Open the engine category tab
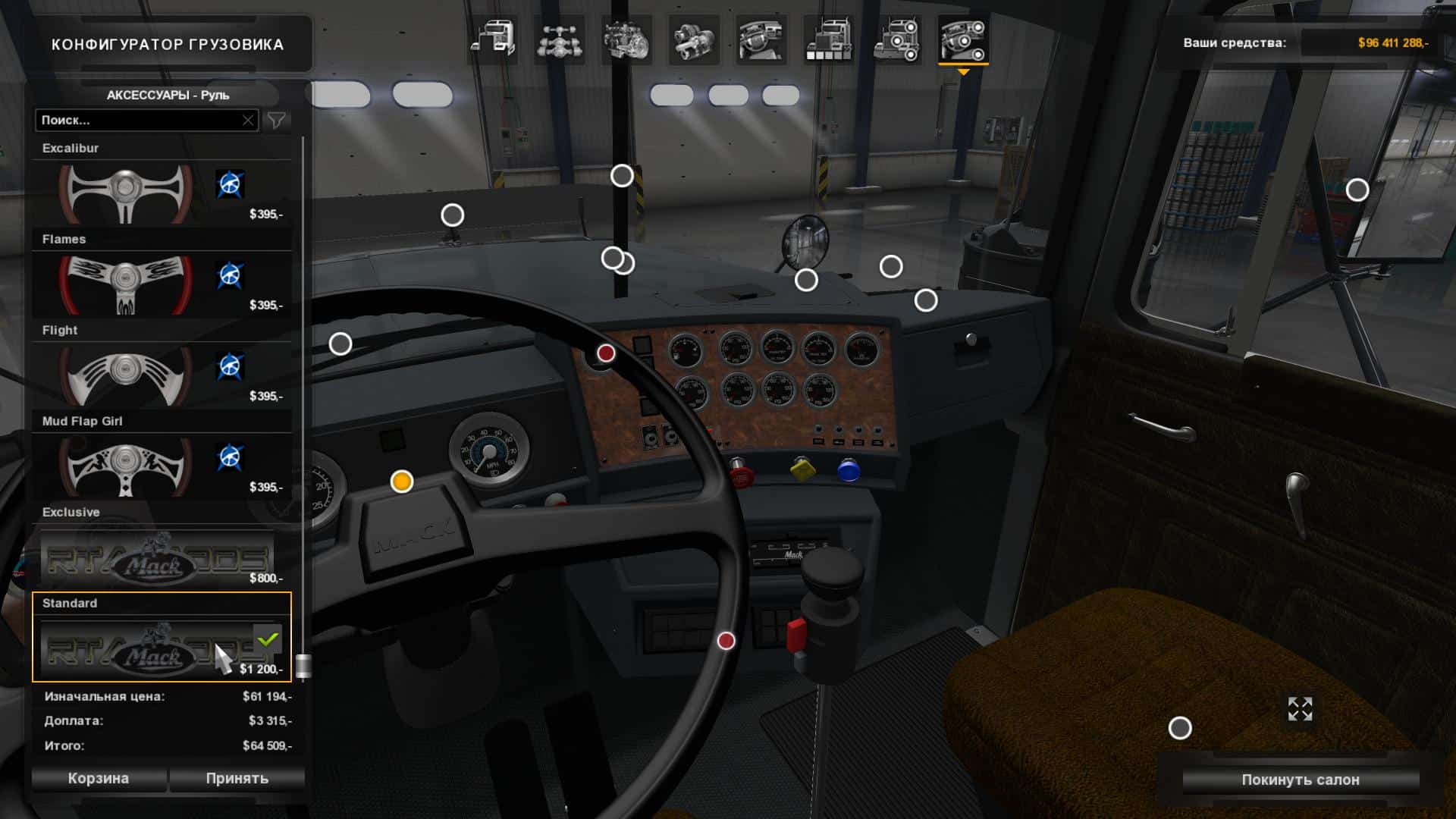This screenshot has width=1456, height=819. [x=626, y=40]
